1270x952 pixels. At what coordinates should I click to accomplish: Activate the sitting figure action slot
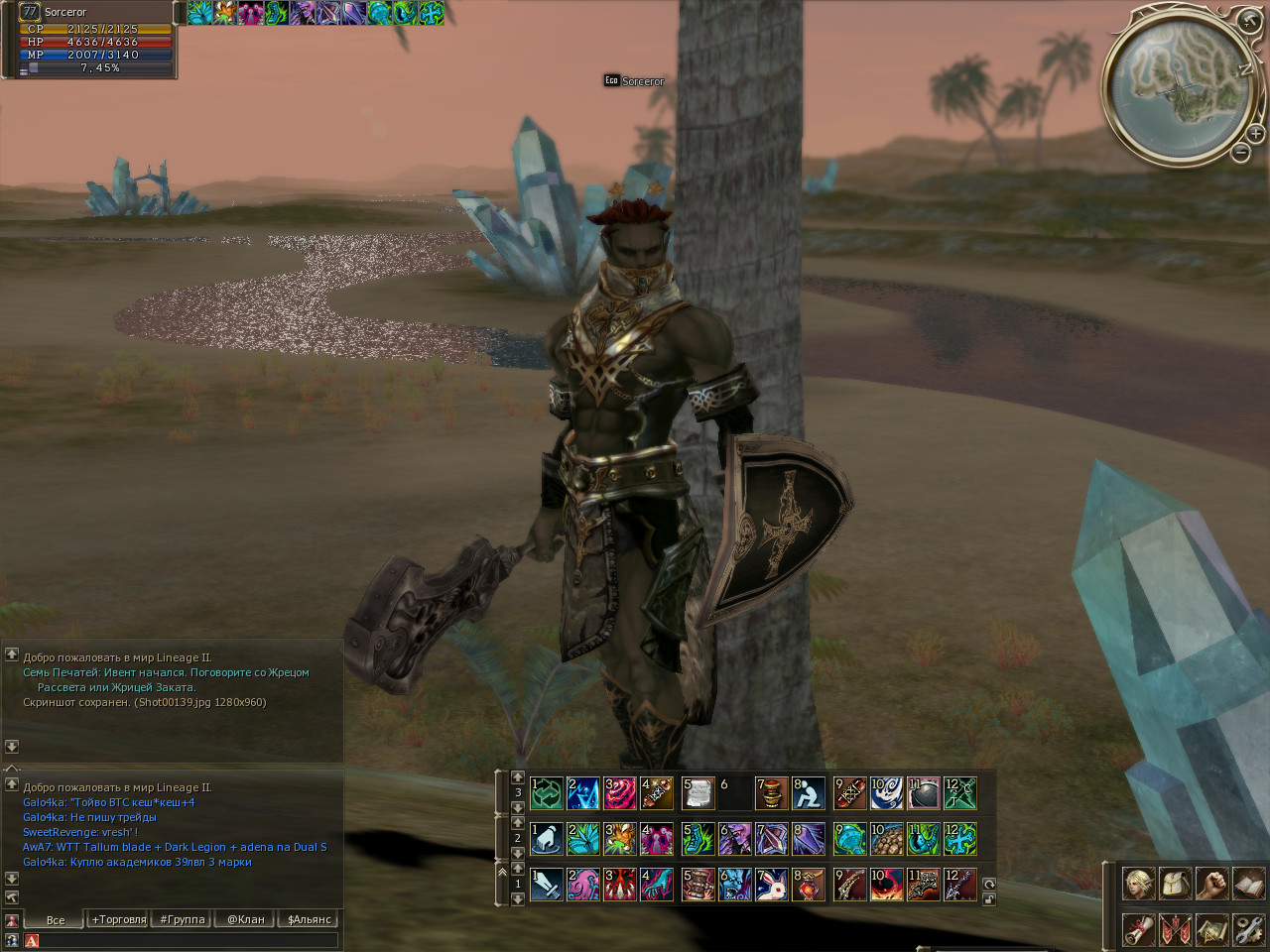pos(808,792)
